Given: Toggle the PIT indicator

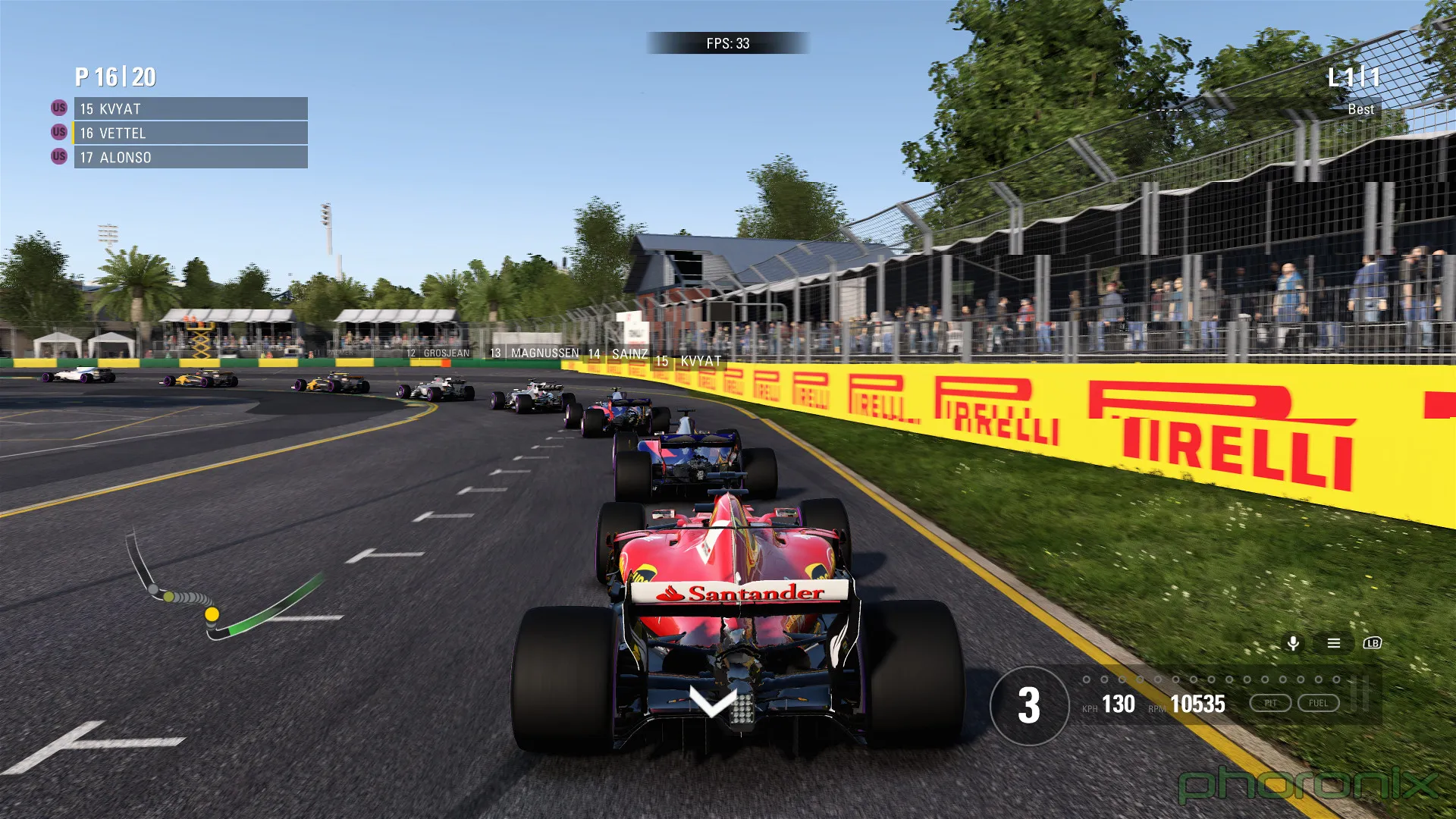Looking at the screenshot, I should [1272, 702].
